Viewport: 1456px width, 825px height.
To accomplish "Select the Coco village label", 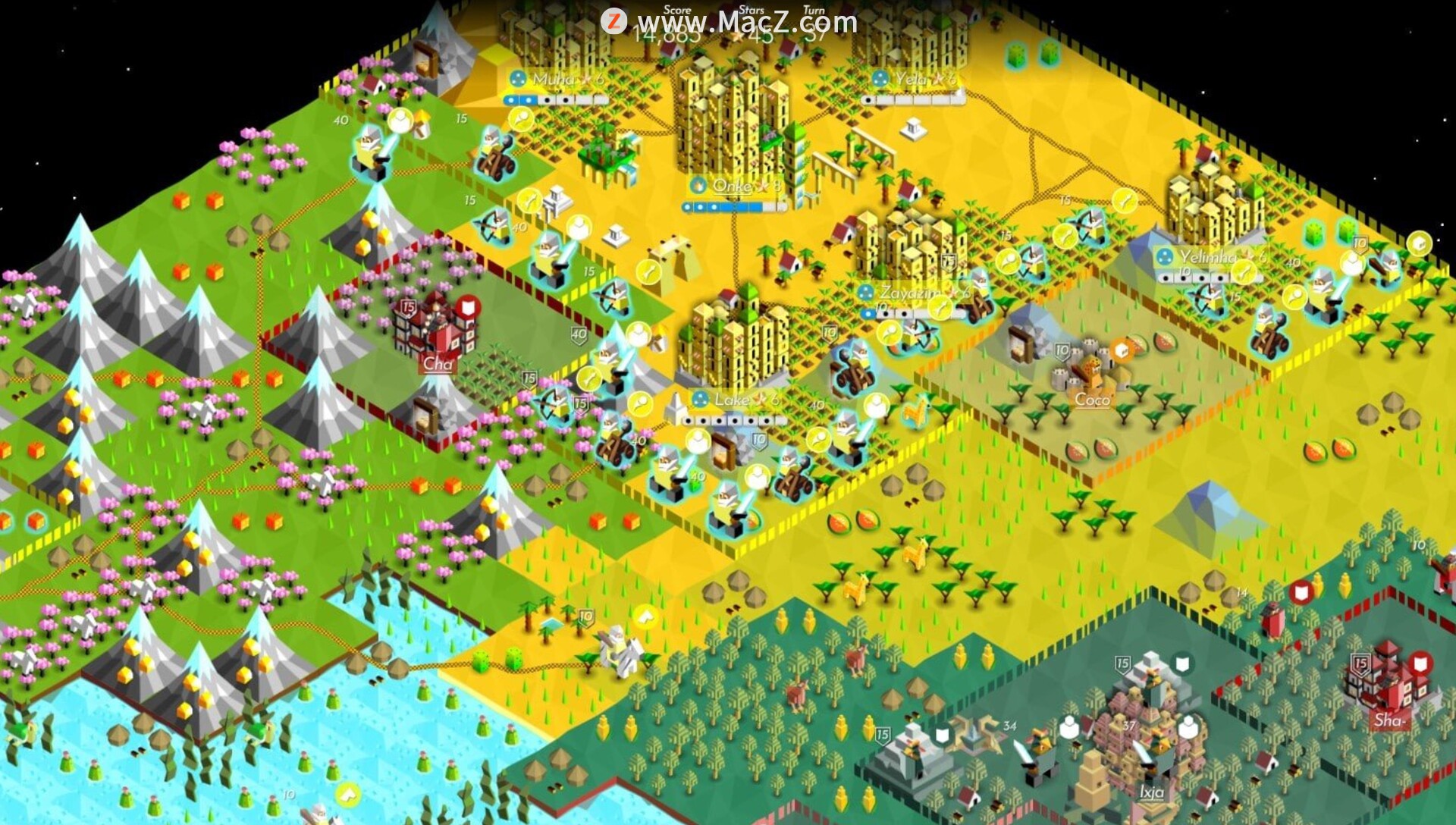I will click(x=1092, y=399).
